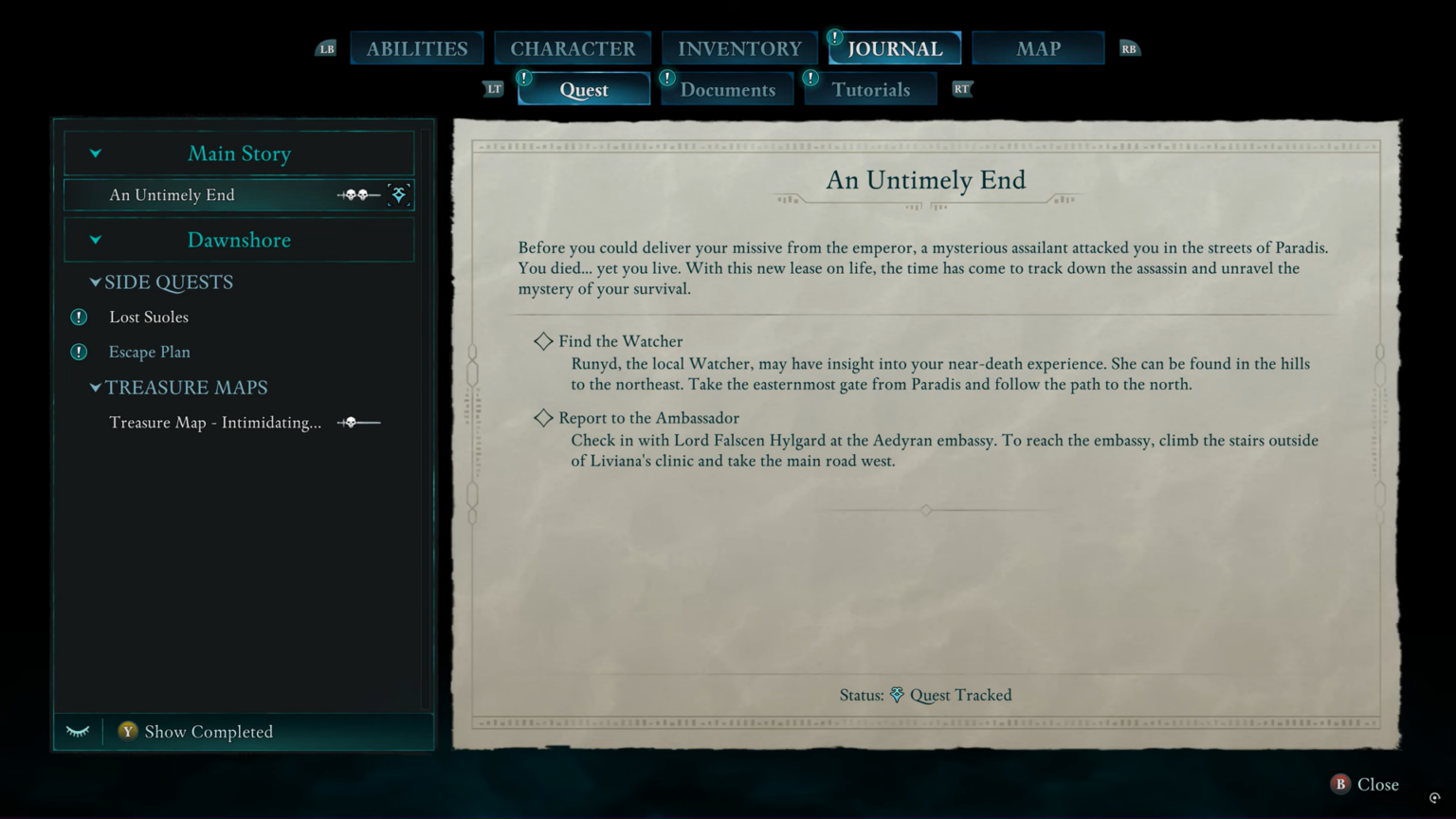
Task: Click the skull difficulty icons on An Untimely End
Action: click(357, 194)
